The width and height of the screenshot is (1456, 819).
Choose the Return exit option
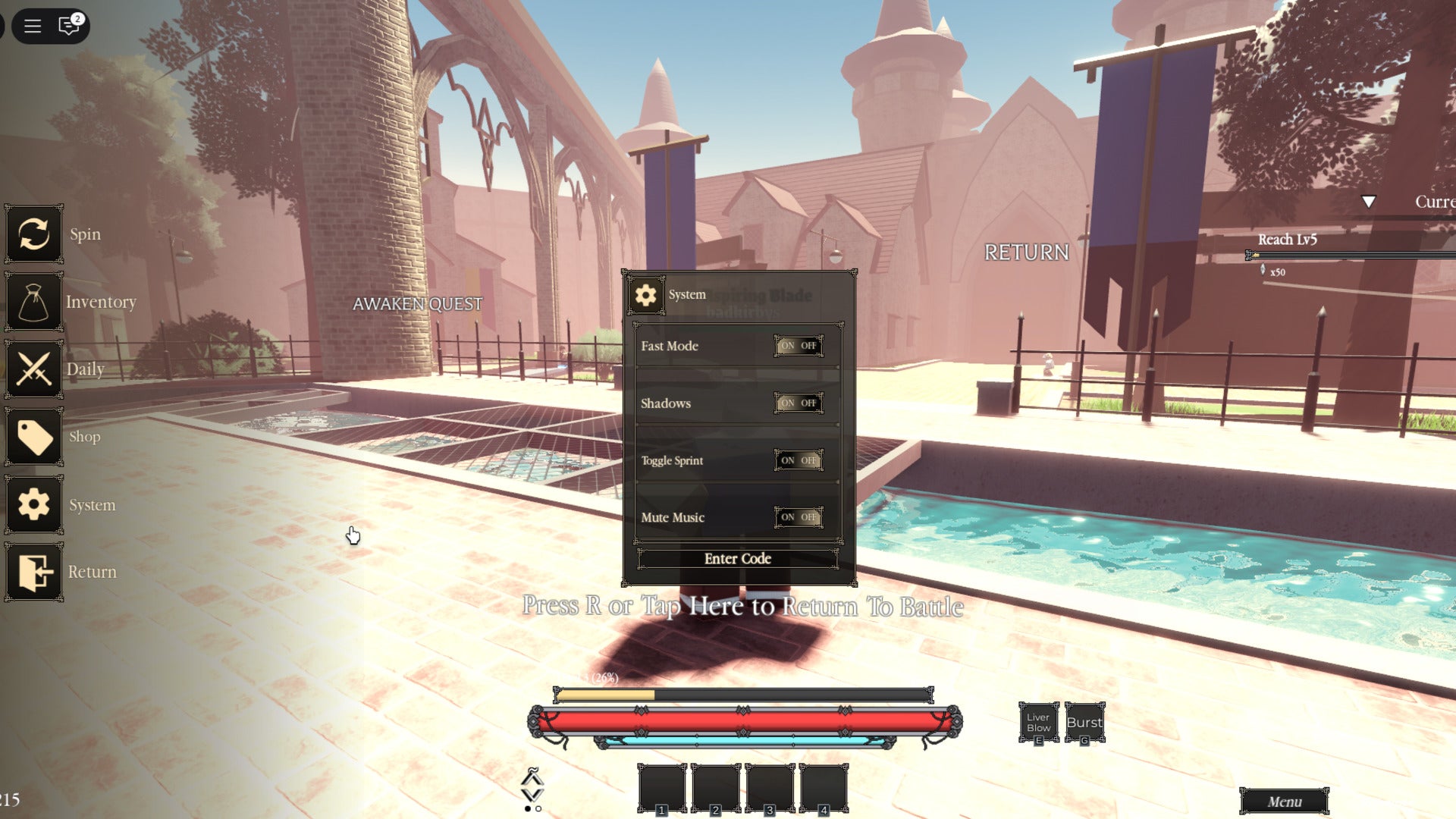pyautogui.click(x=34, y=572)
